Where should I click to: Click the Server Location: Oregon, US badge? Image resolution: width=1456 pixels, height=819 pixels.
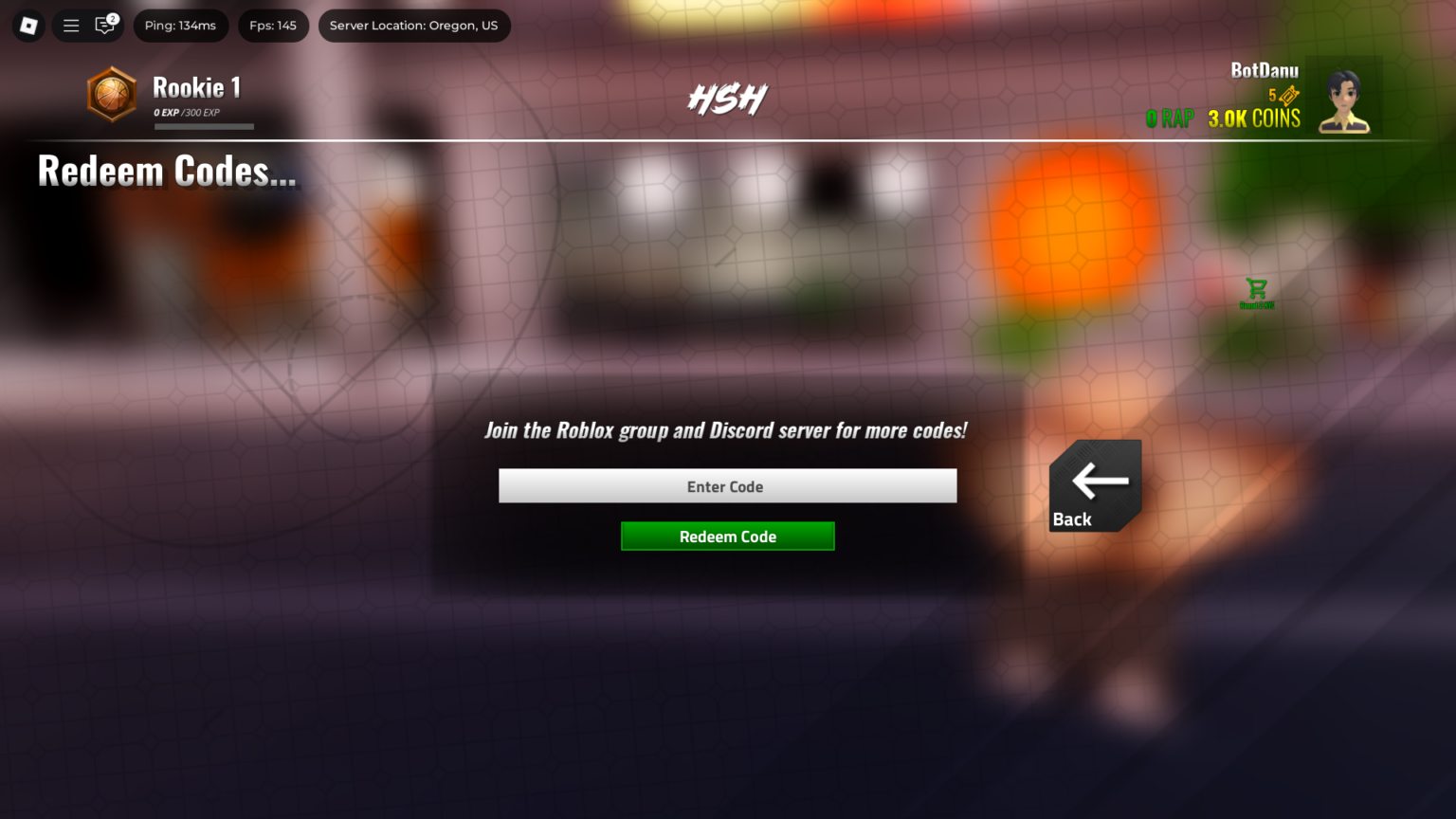click(x=414, y=26)
